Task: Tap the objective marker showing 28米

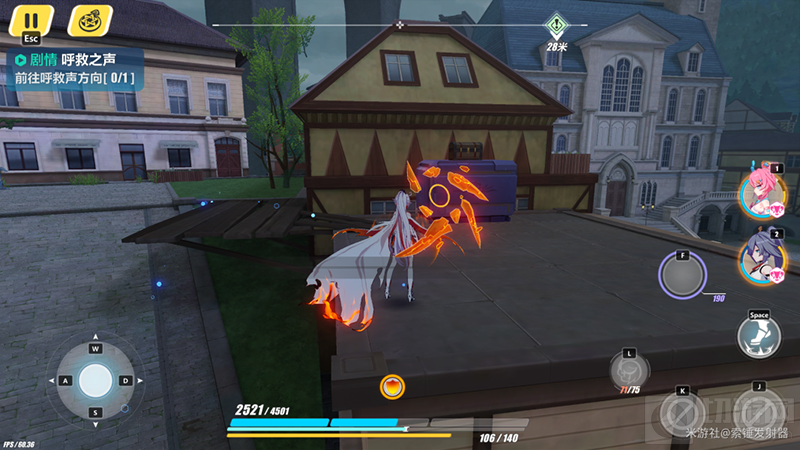Action: [555, 25]
